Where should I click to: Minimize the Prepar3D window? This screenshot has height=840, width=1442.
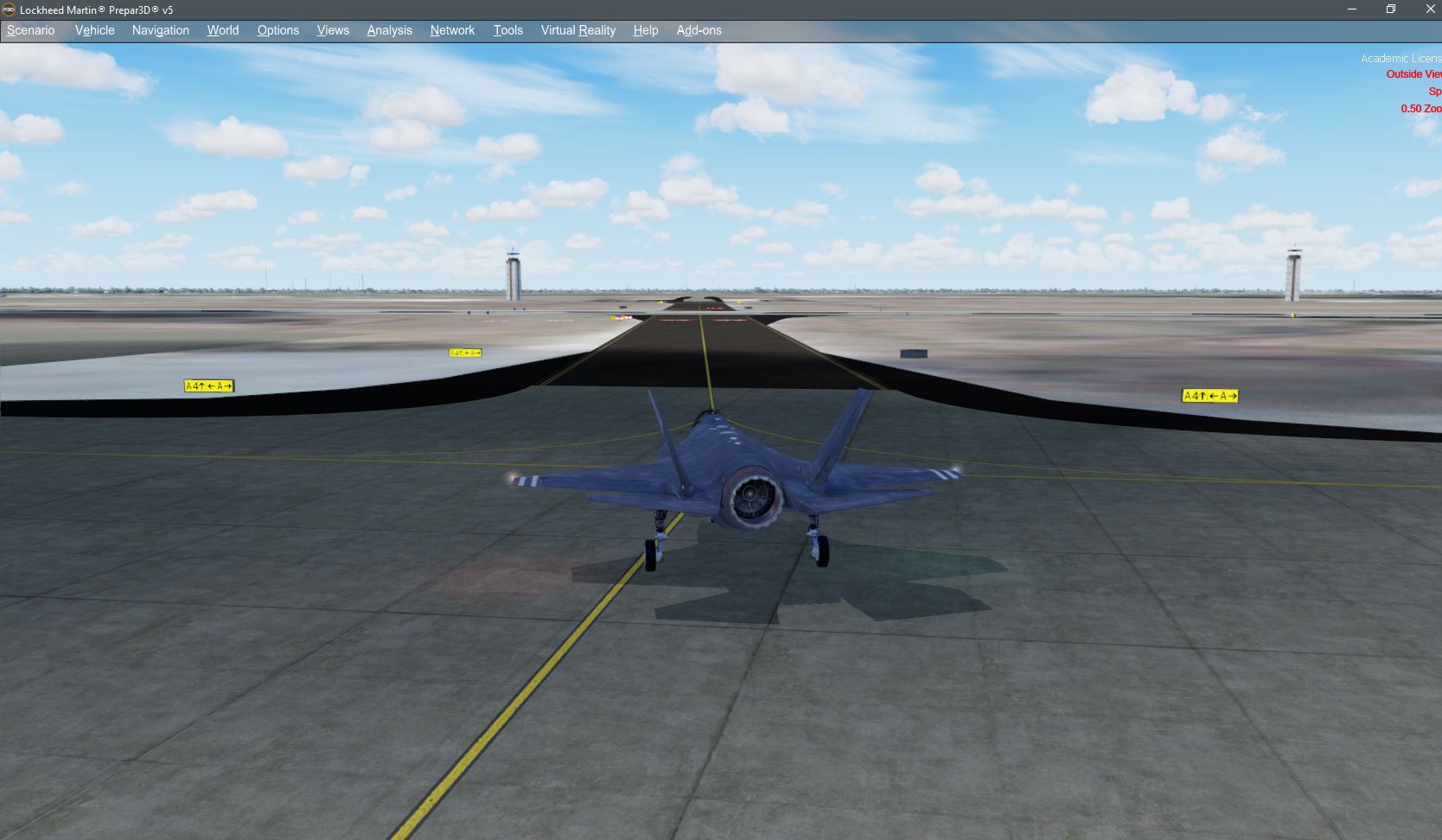pos(1350,9)
